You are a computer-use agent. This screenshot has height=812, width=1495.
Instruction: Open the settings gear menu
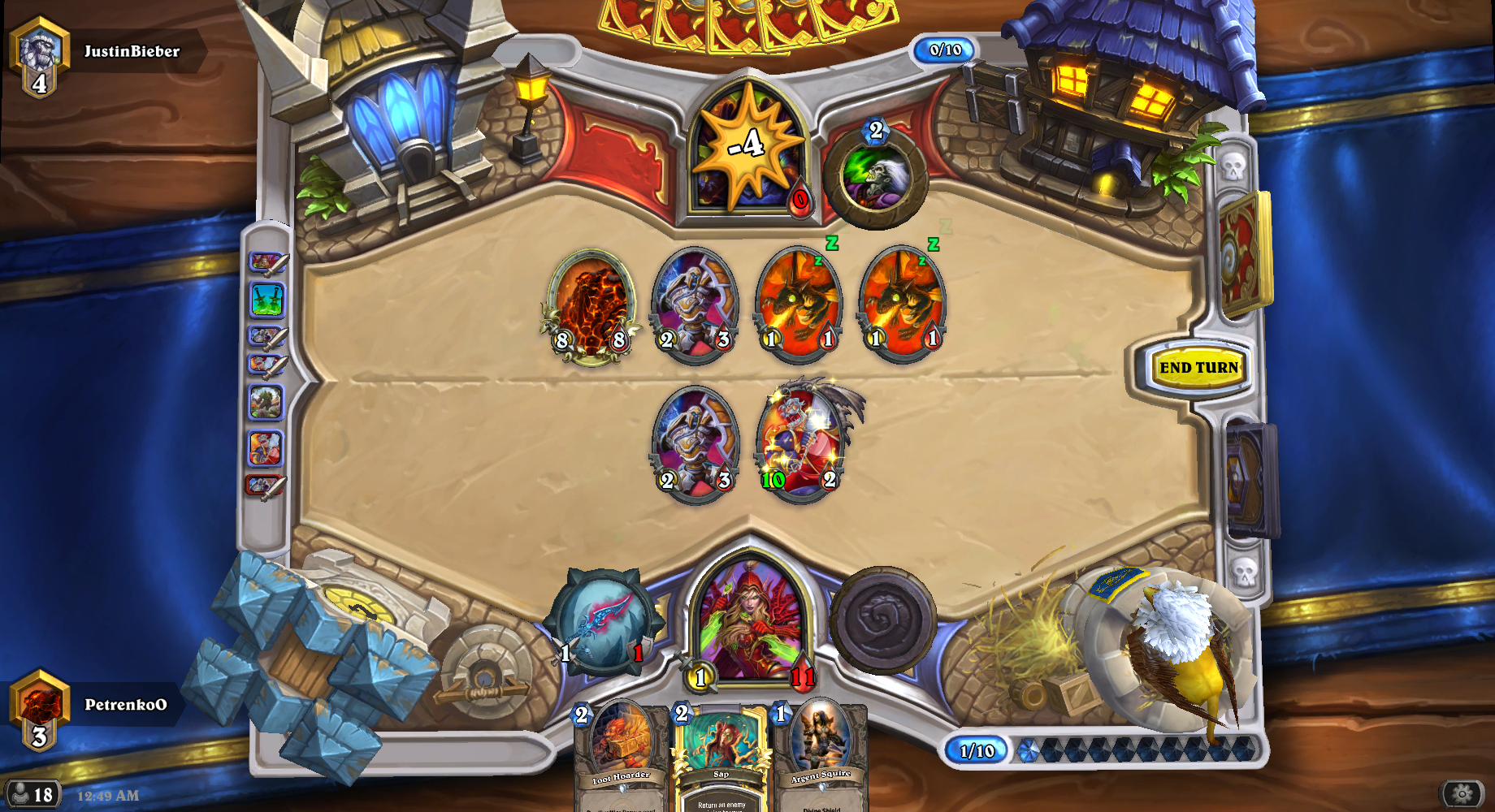(x=1462, y=793)
